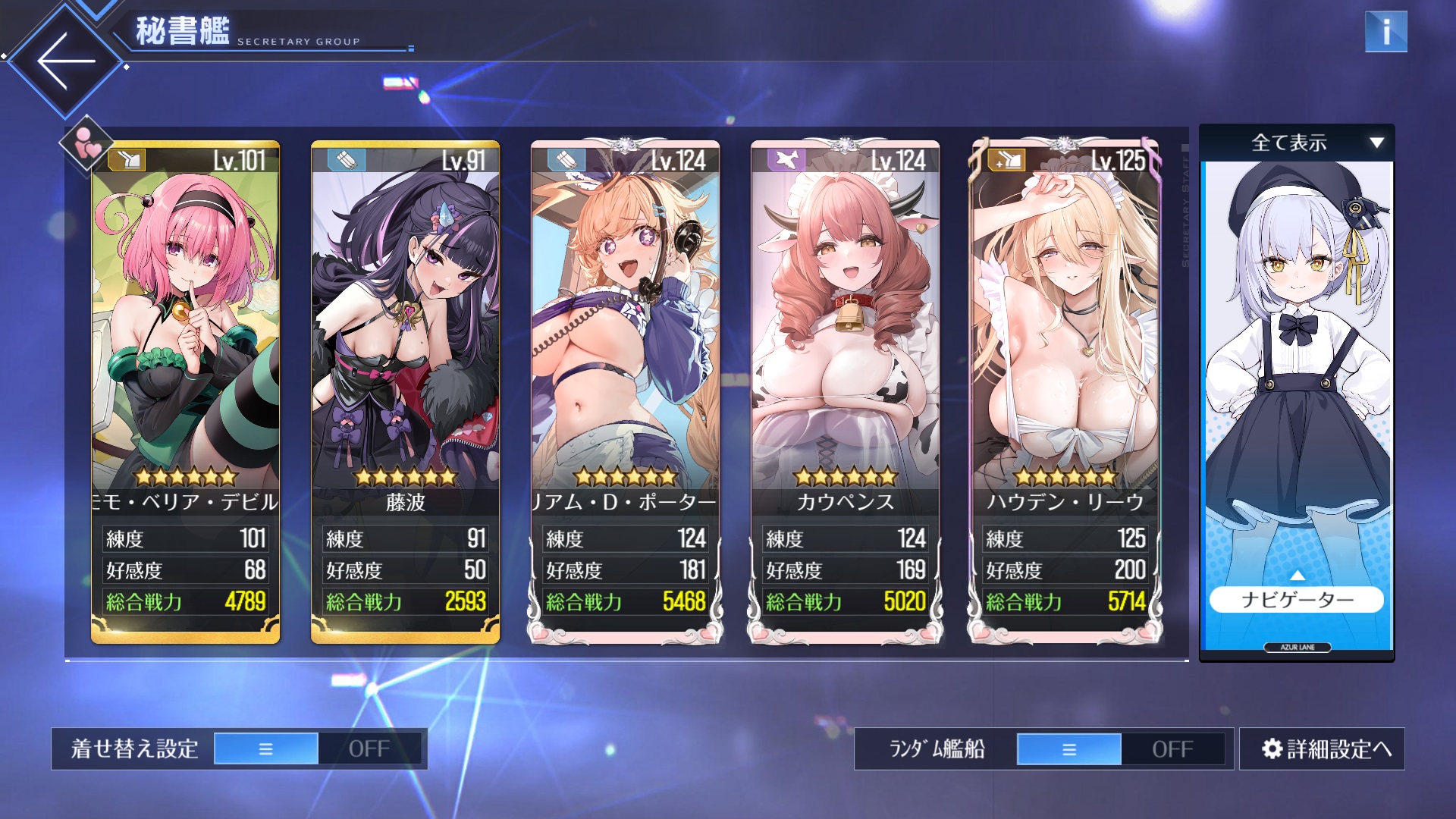Toggle the ランダム艦船 switch

(x=1120, y=749)
